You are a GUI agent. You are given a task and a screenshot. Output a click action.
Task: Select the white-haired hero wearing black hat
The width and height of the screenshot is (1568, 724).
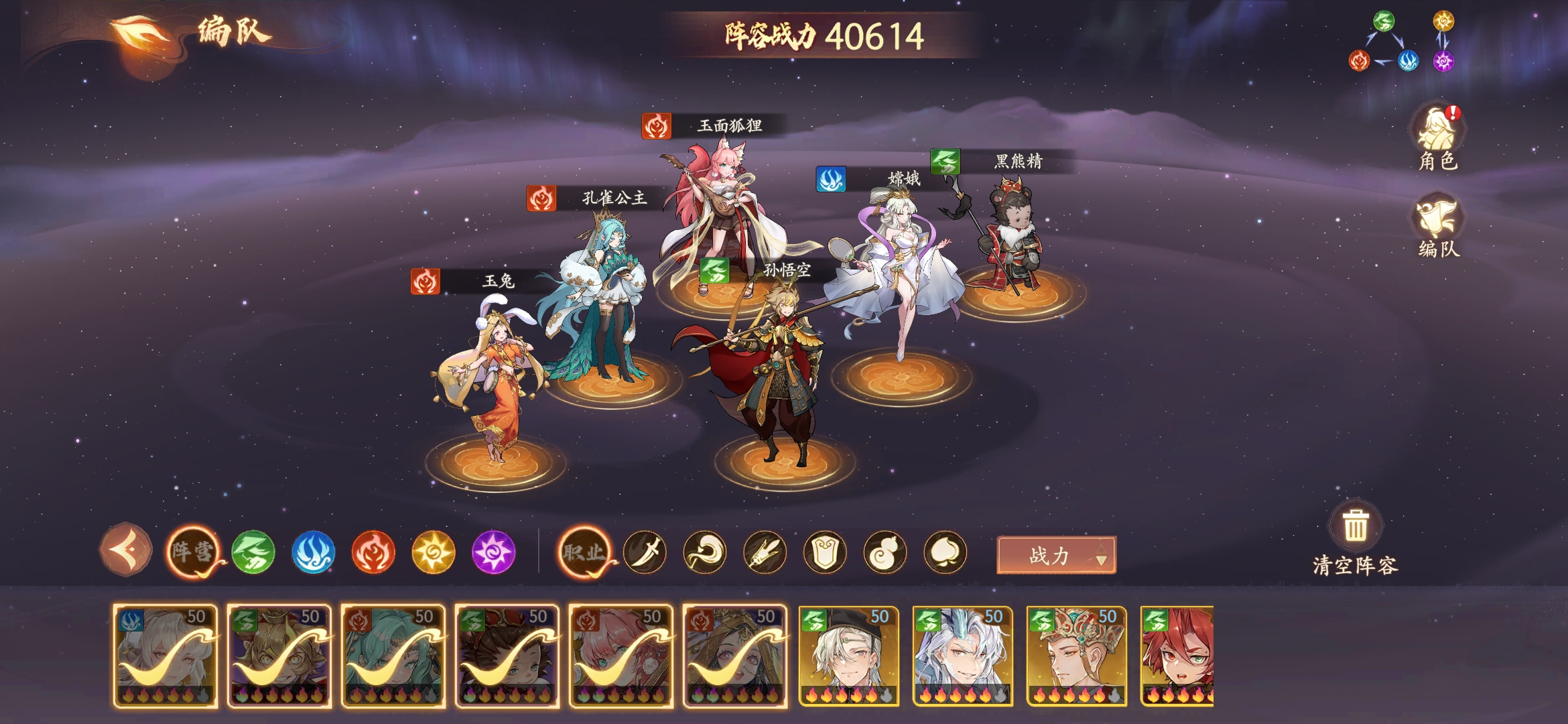[x=848, y=656]
